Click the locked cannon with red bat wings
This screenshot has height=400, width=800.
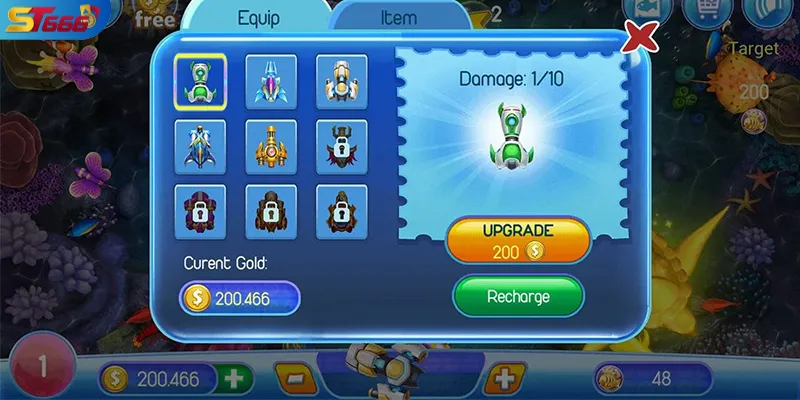(x=342, y=146)
